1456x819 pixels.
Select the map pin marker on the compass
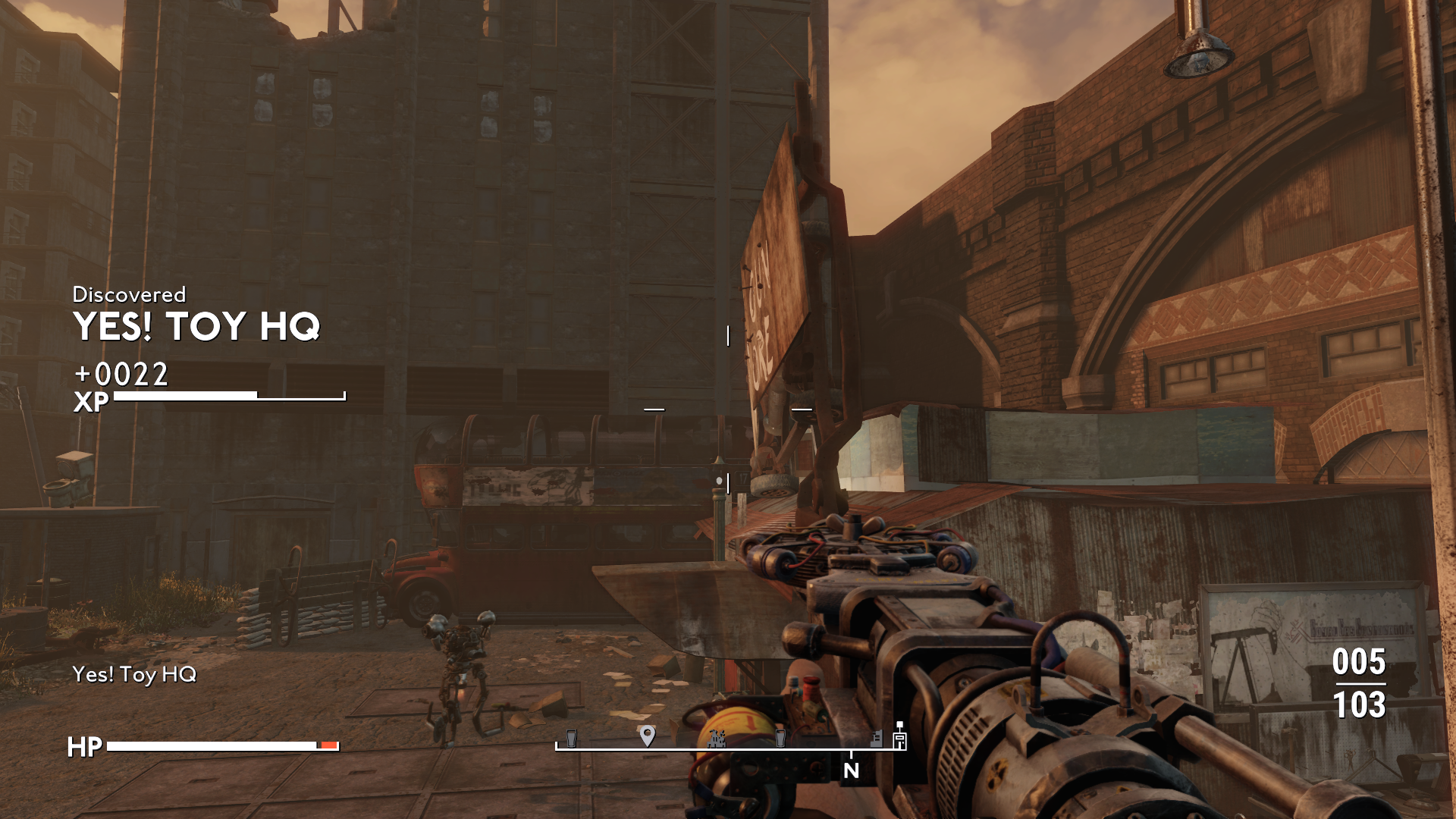[x=647, y=735]
